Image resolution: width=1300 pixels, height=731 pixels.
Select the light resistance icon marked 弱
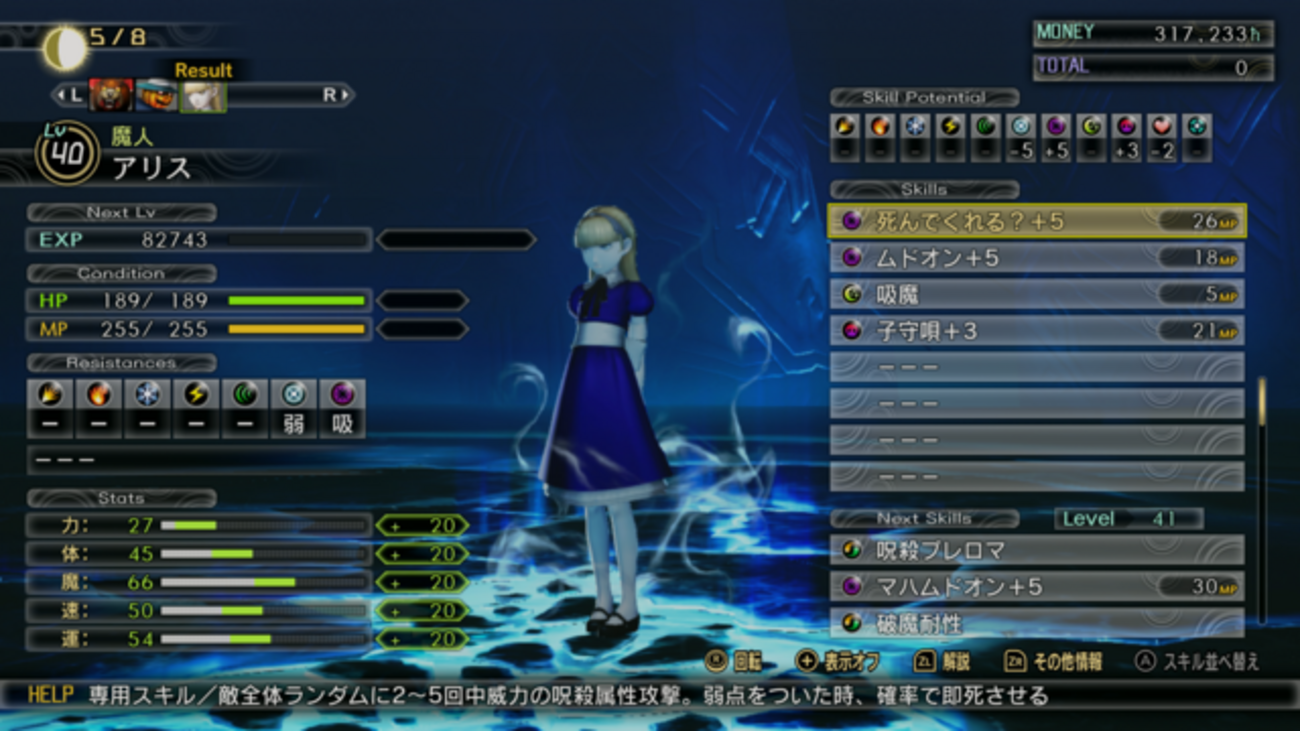[x=293, y=395]
